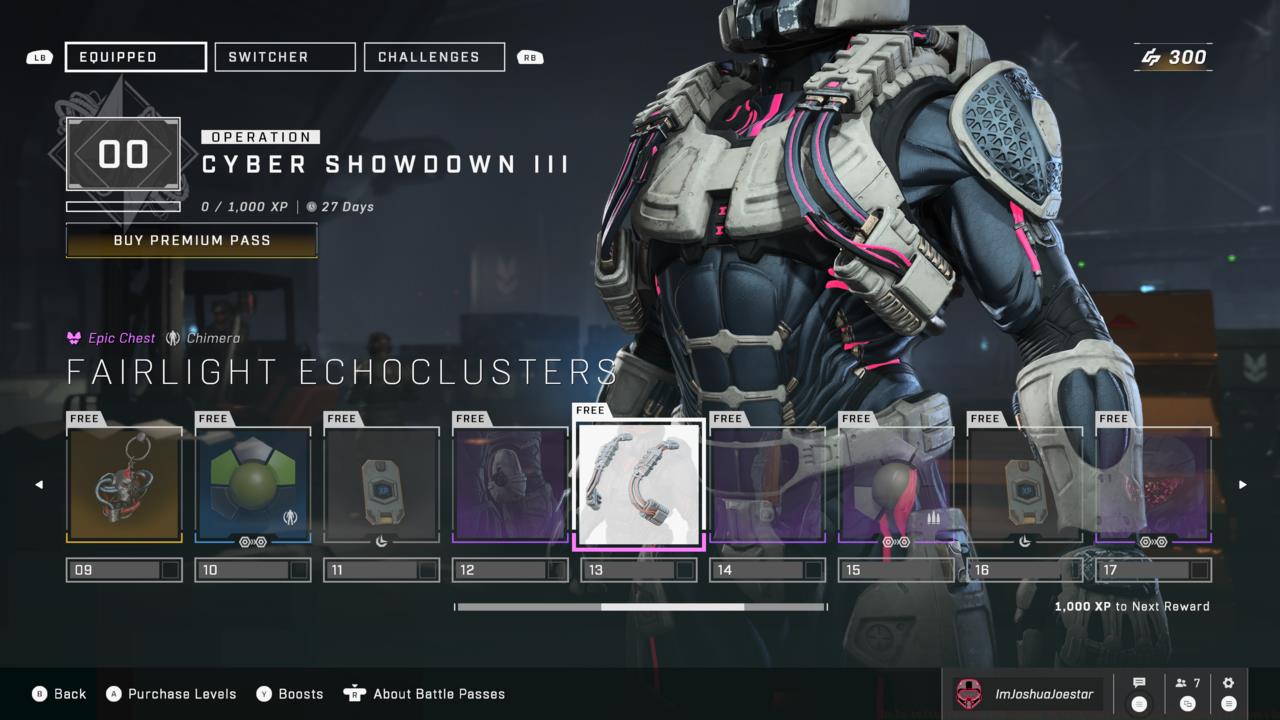Select the level 09 keychain reward

[x=124, y=485]
